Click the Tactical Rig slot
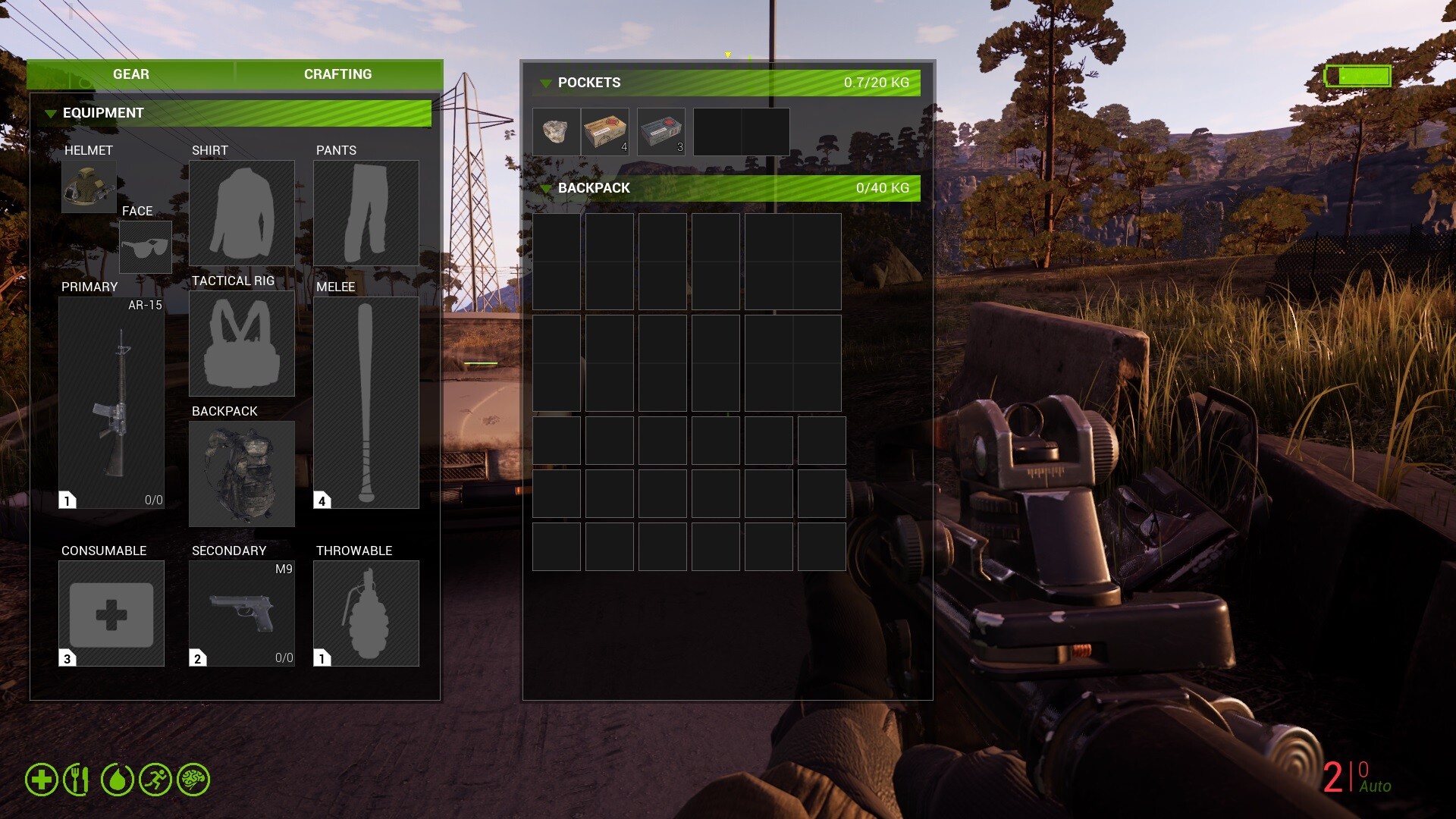1456x819 pixels. pyautogui.click(x=241, y=343)
